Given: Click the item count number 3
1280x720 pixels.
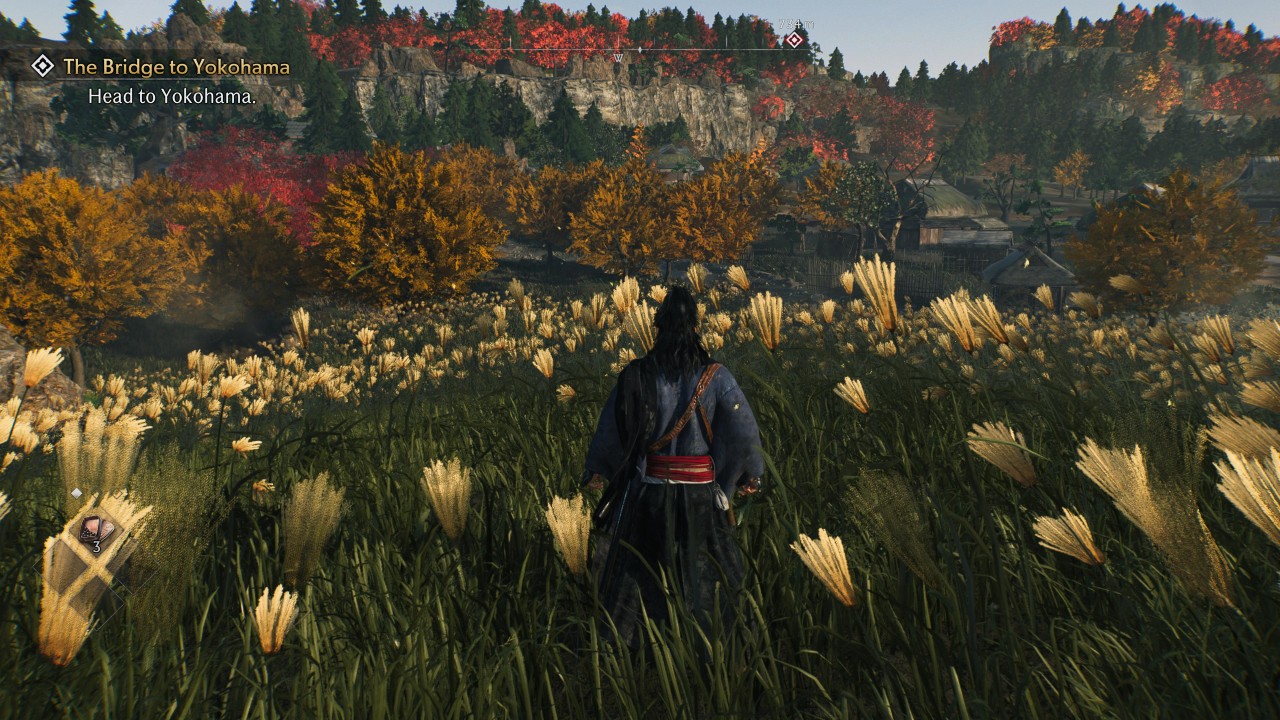Looking at the screenshot, I should click(97, 547).
